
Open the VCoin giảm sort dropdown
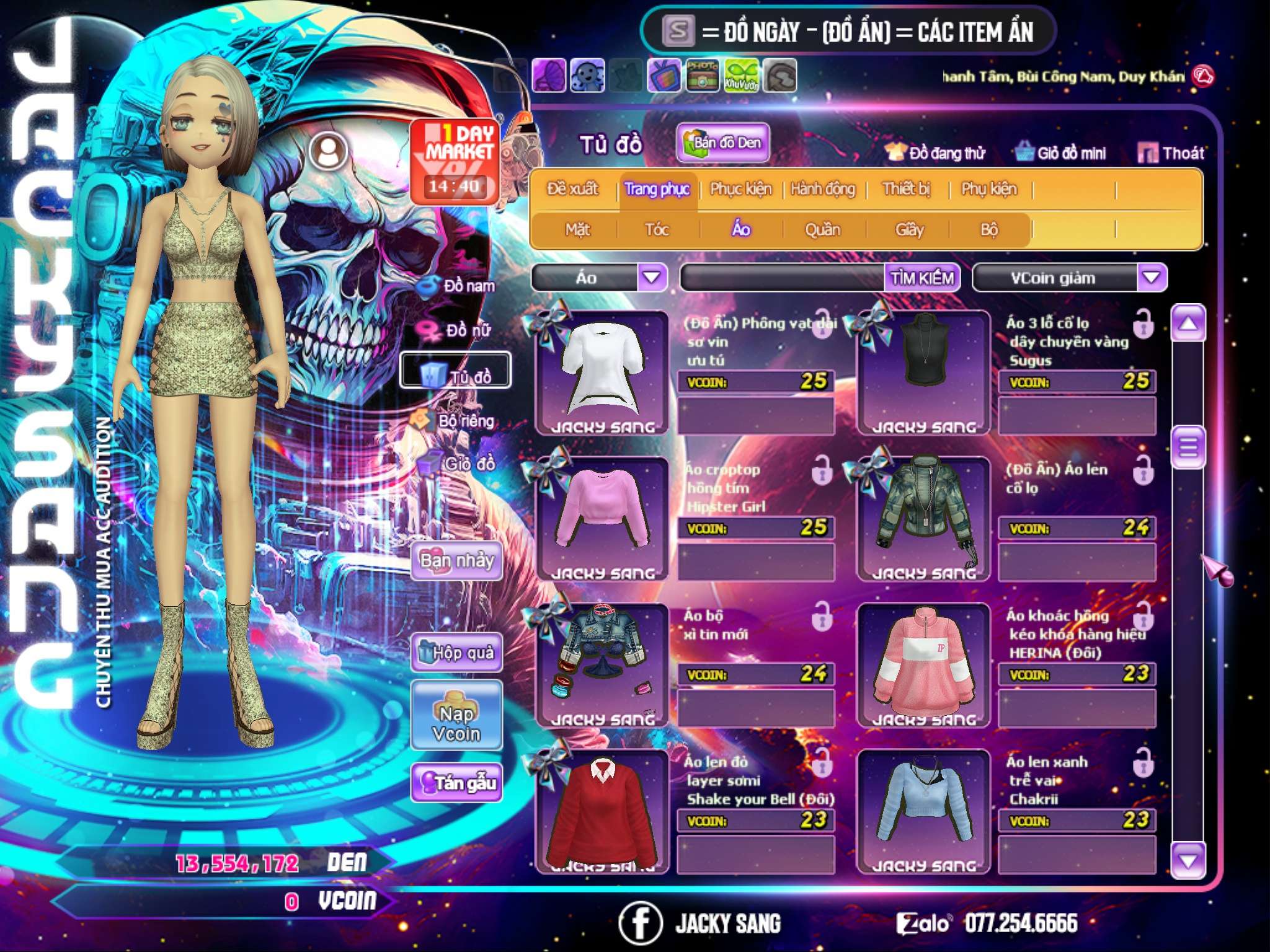tap(1152, 278)
